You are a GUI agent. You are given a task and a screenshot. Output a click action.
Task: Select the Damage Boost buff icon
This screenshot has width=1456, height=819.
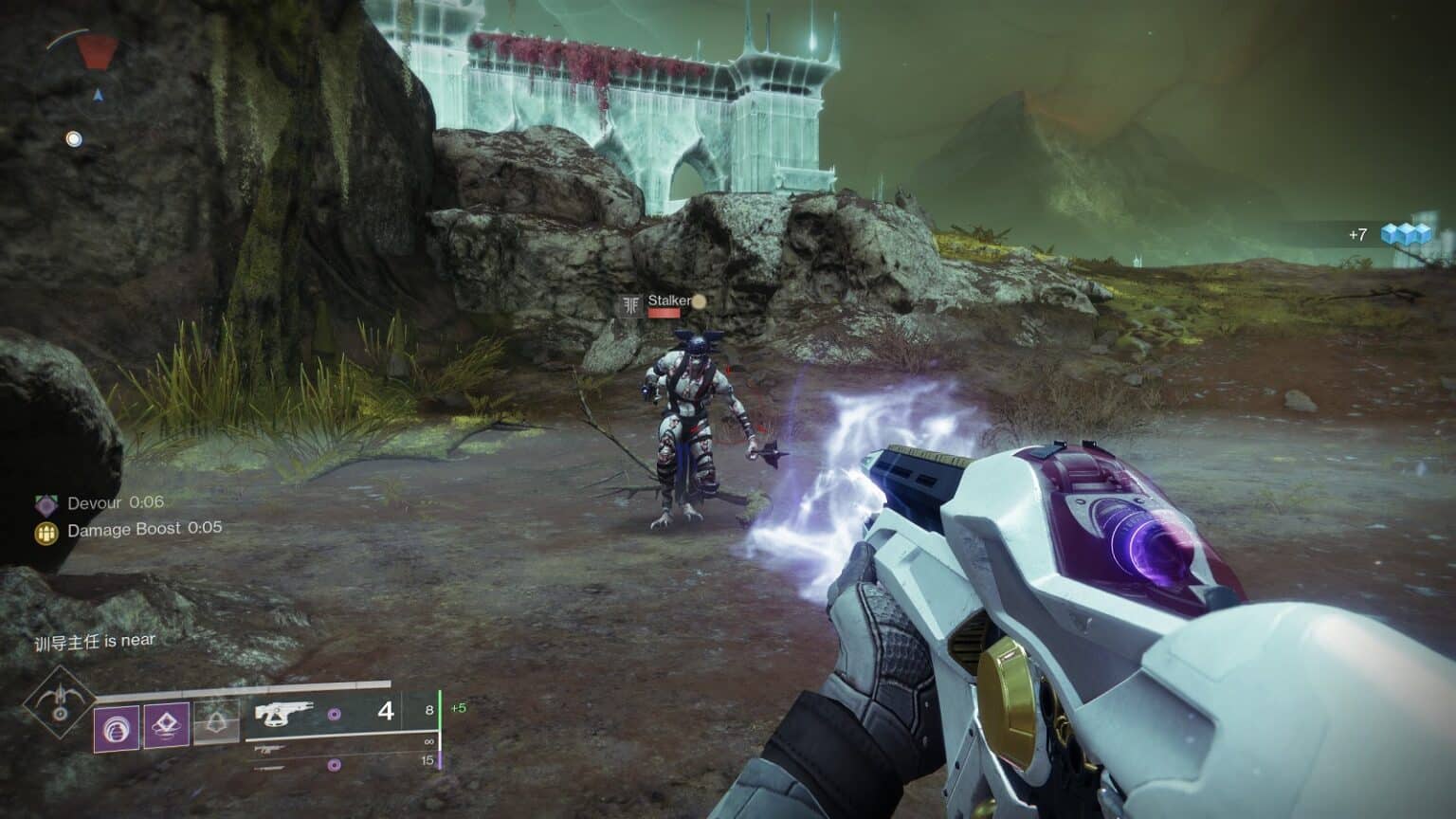click(x=45, y=532)
